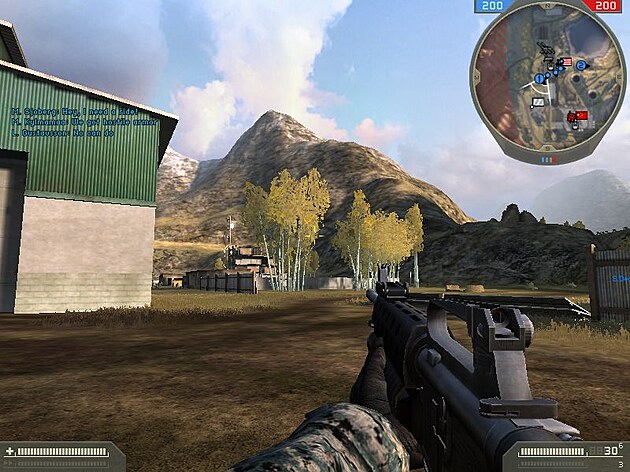Click the neutral white flag on minimap
The image size is (630, 472).
[539, 101]
